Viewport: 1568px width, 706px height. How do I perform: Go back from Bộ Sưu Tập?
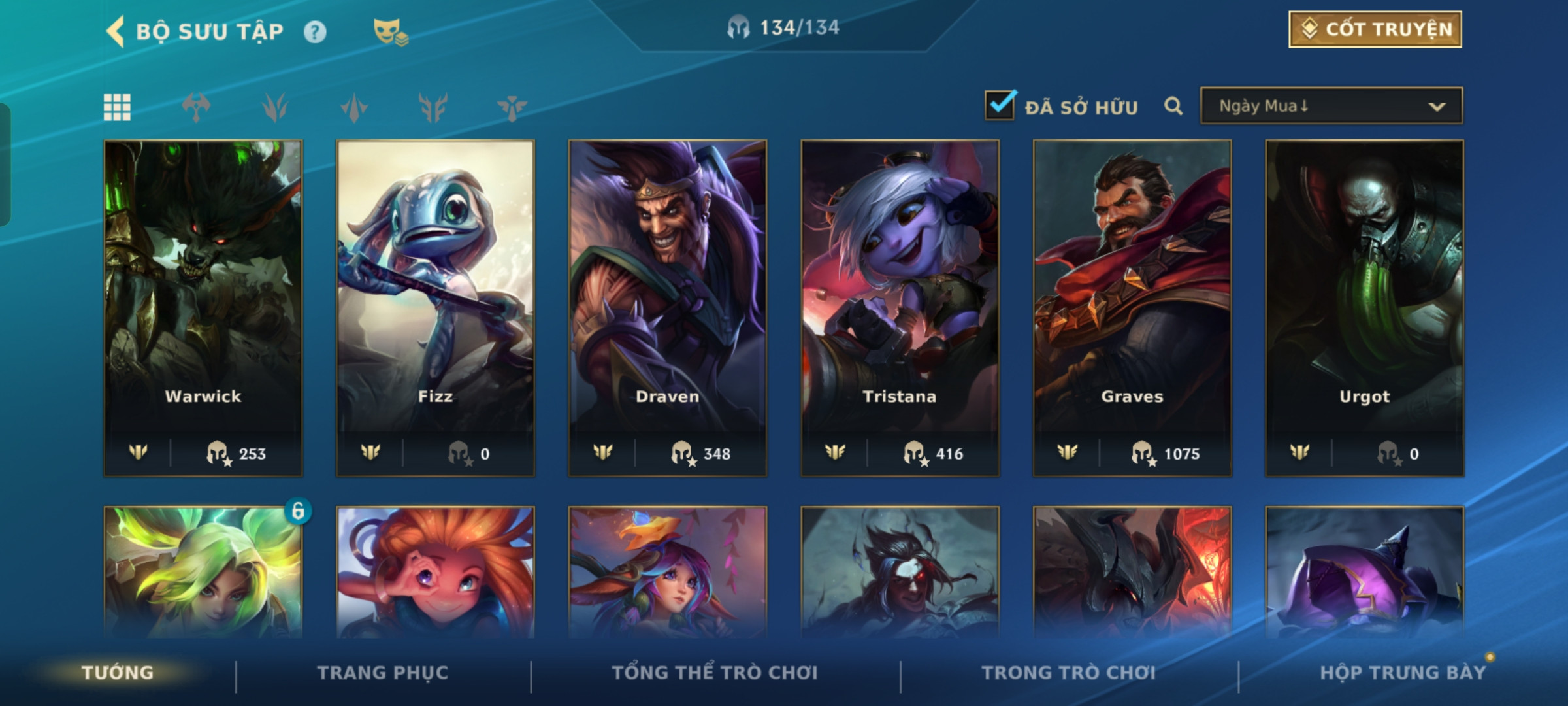(x=116, y=31)
